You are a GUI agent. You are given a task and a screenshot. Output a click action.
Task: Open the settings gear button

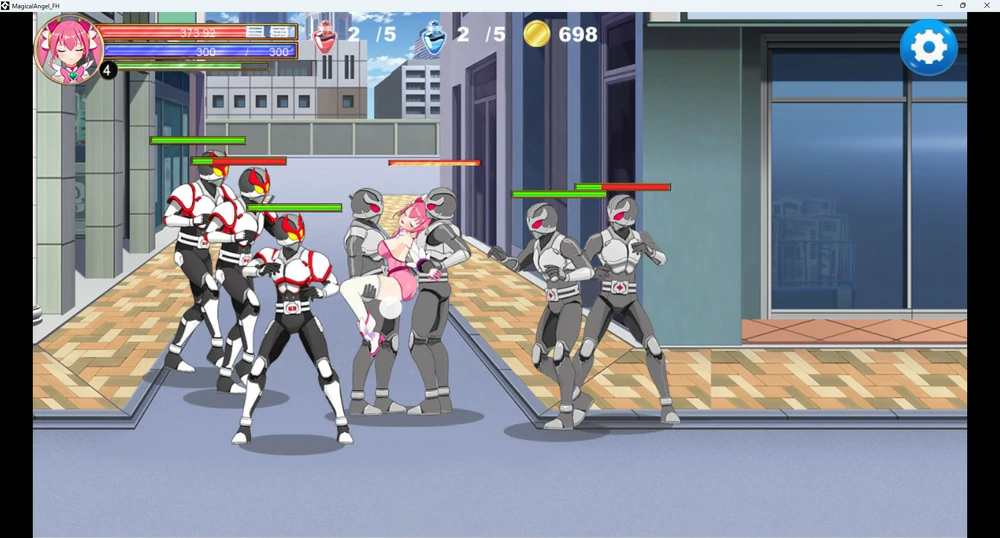click(x=928, y=48)
